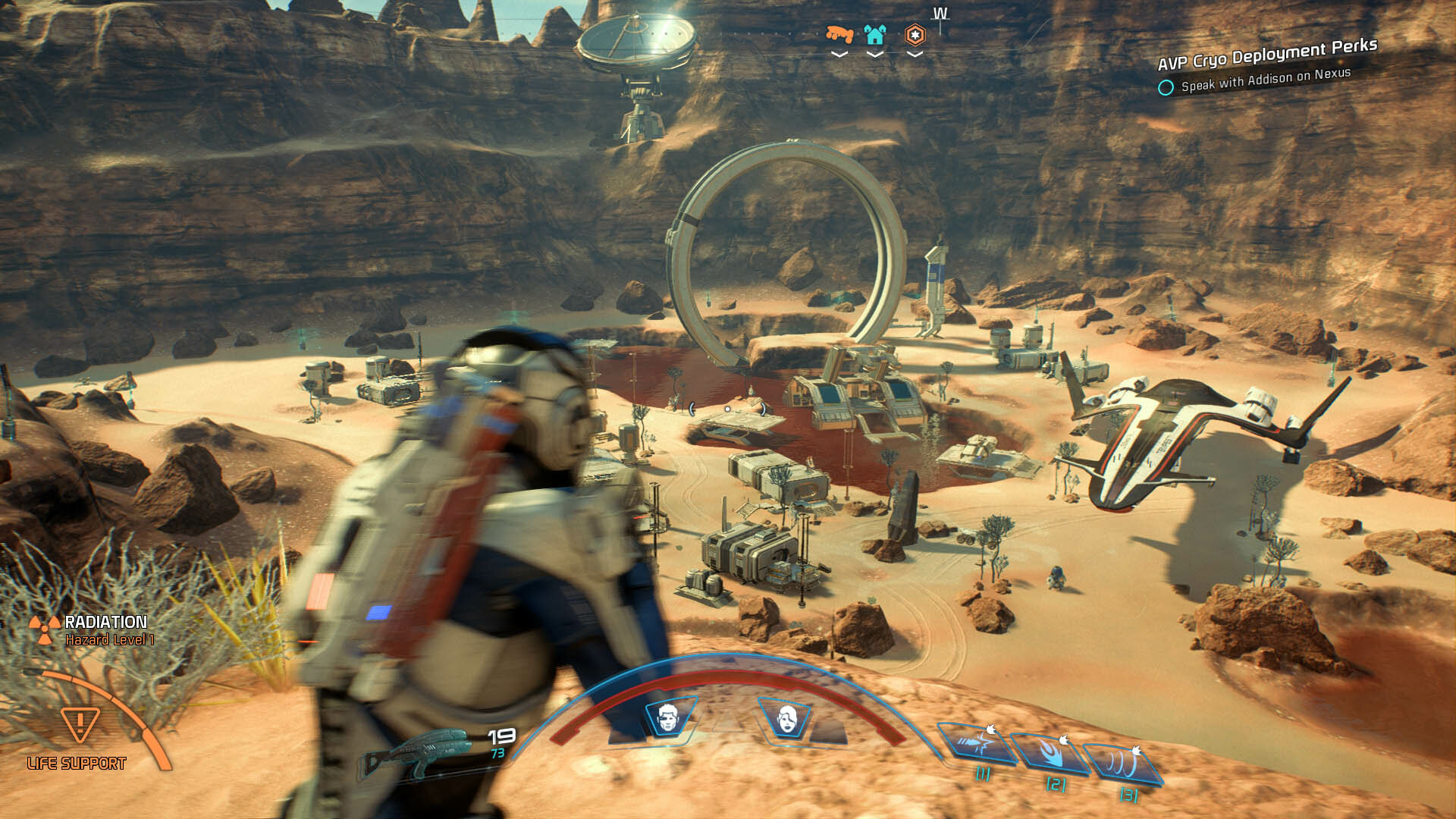Viewport: 1456px width, 819px height.
Task: Trigger the ring-wave ability in slot 3
Action: pyautogui.click(x=1125, y=764)
